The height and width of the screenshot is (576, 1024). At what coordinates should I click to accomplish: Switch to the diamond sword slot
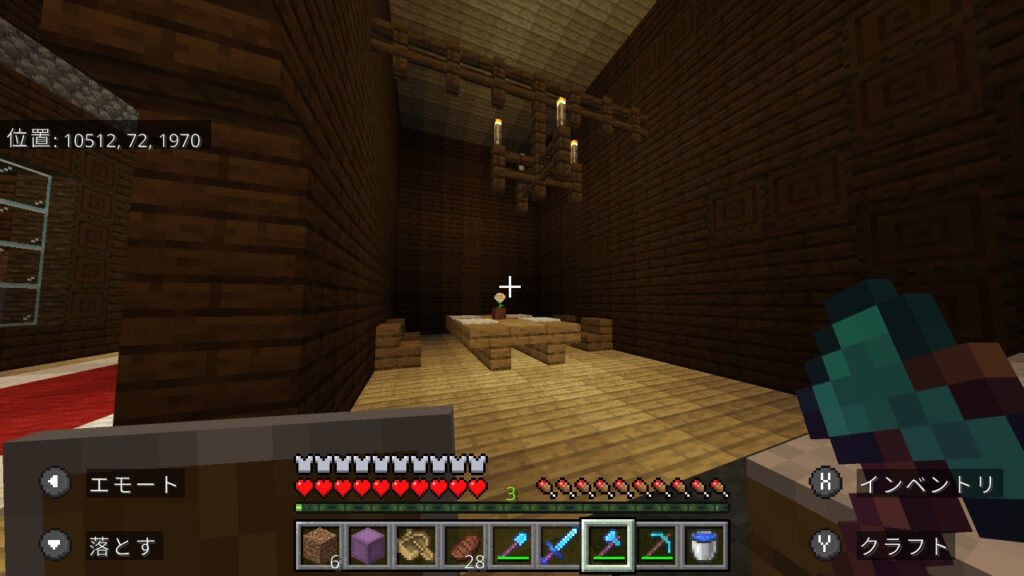pyautogui.click(x=558, y=545)
